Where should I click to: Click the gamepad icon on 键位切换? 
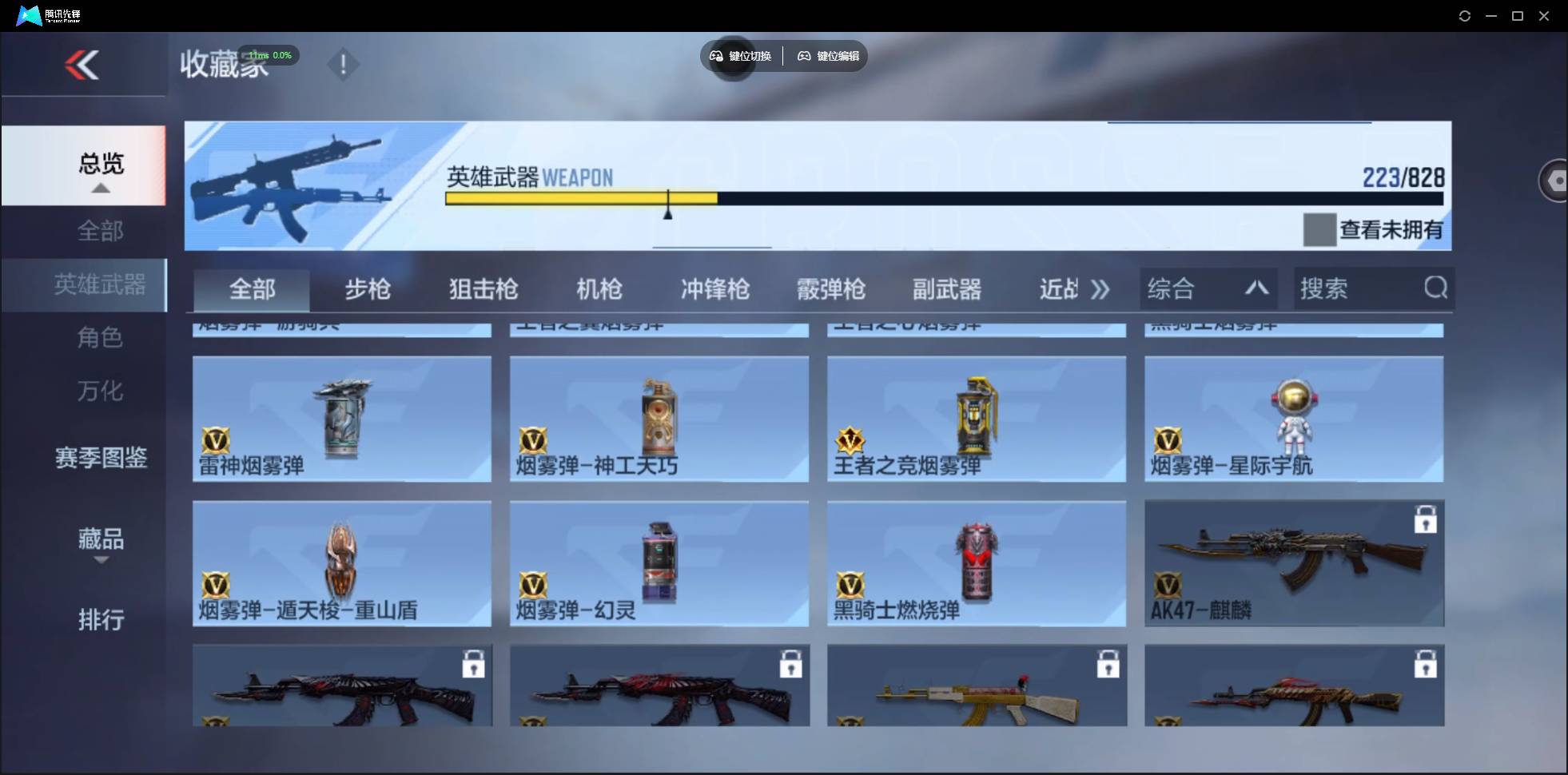click(x=715, y=56)
